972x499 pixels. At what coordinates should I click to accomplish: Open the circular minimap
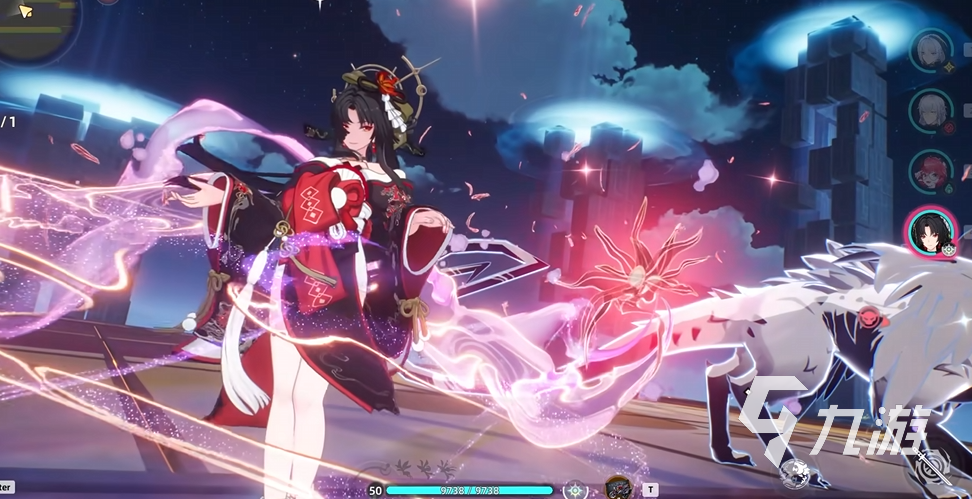pos(36,25)
